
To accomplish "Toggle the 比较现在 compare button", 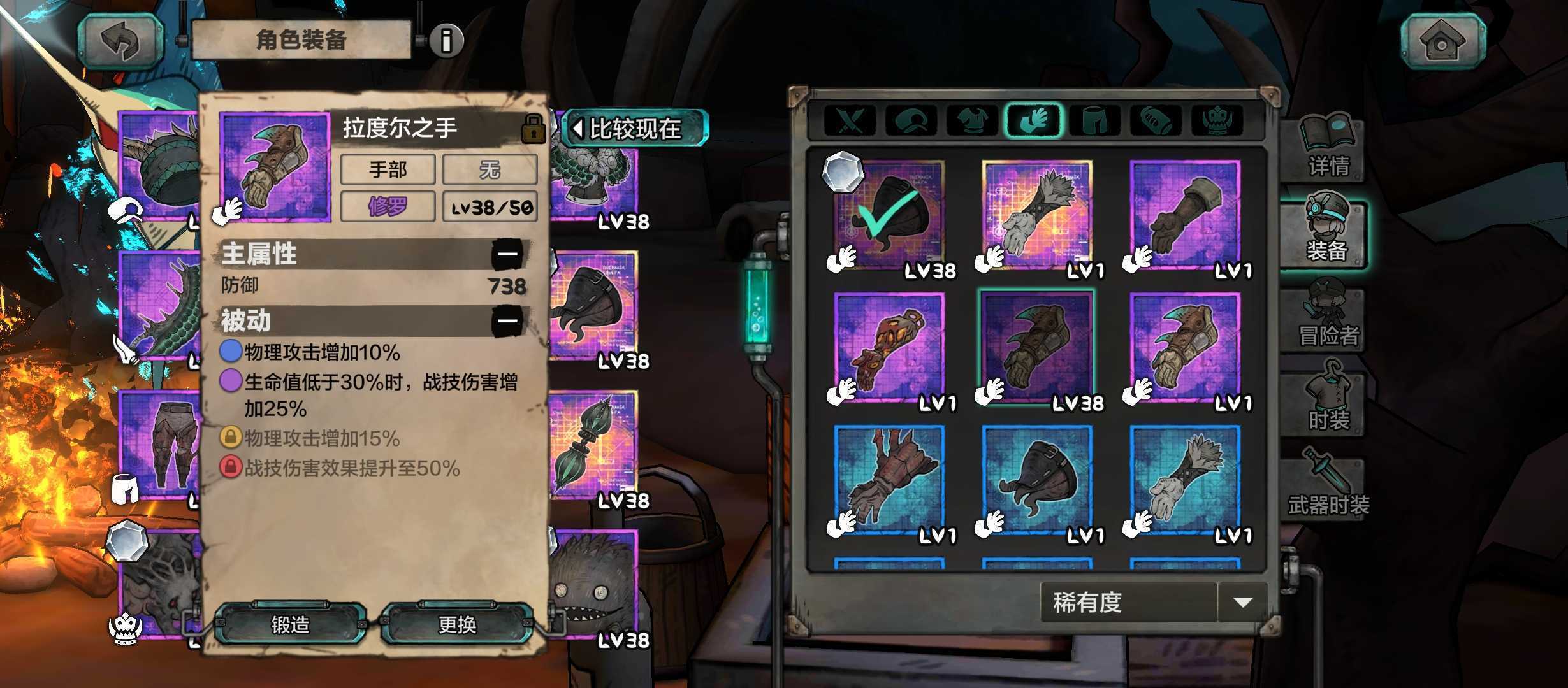I will [634, 129].
